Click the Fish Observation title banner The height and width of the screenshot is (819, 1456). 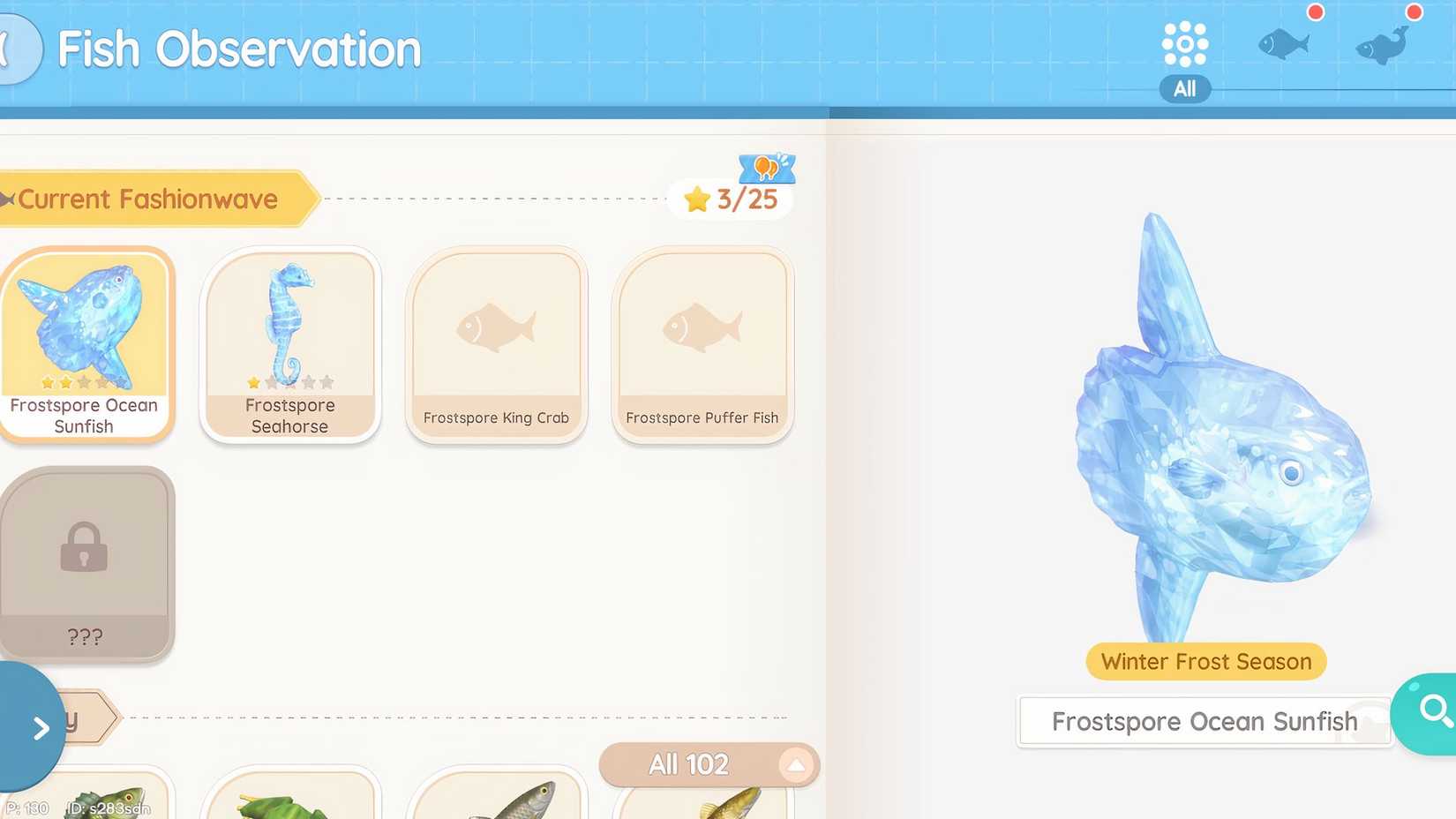pos(236,49)
